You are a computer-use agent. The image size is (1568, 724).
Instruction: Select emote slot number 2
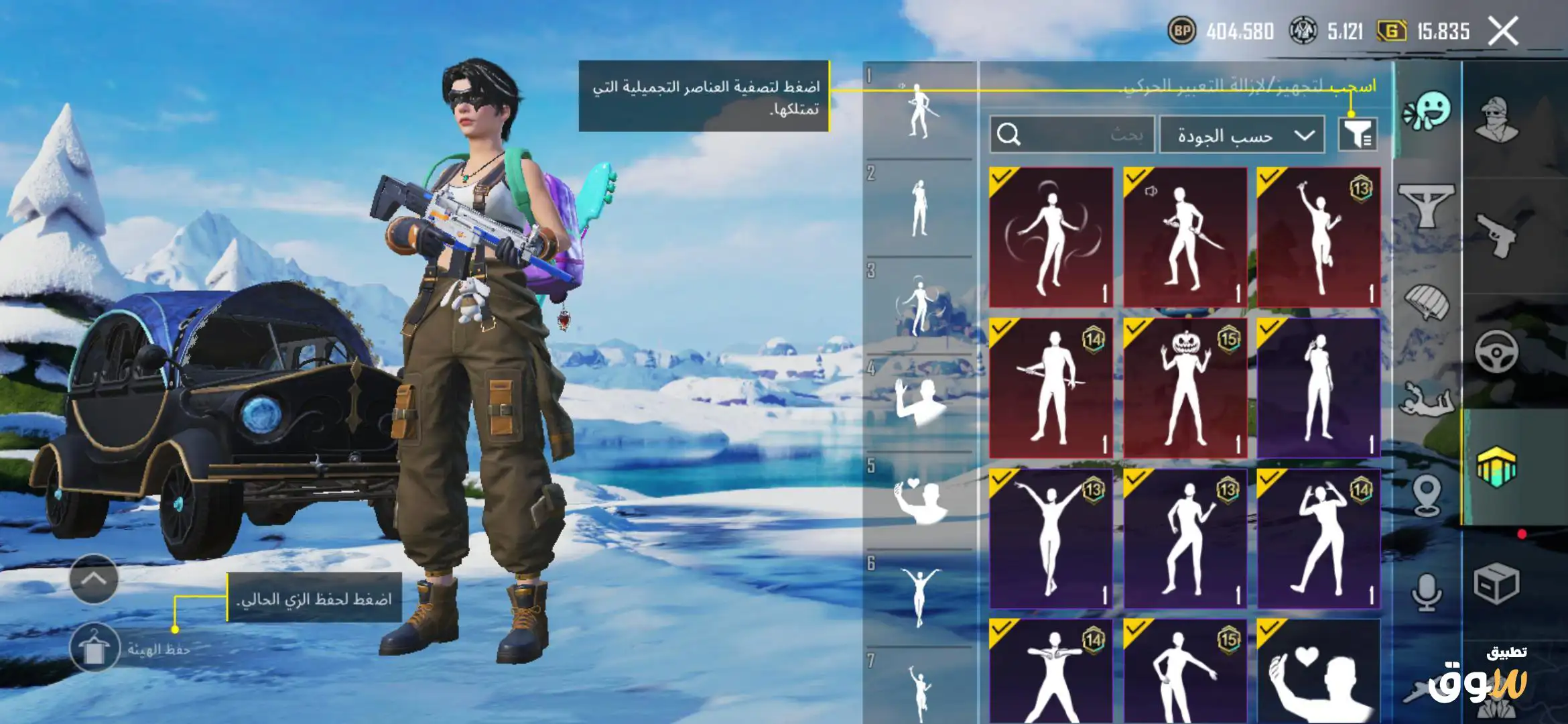(919, 208)
